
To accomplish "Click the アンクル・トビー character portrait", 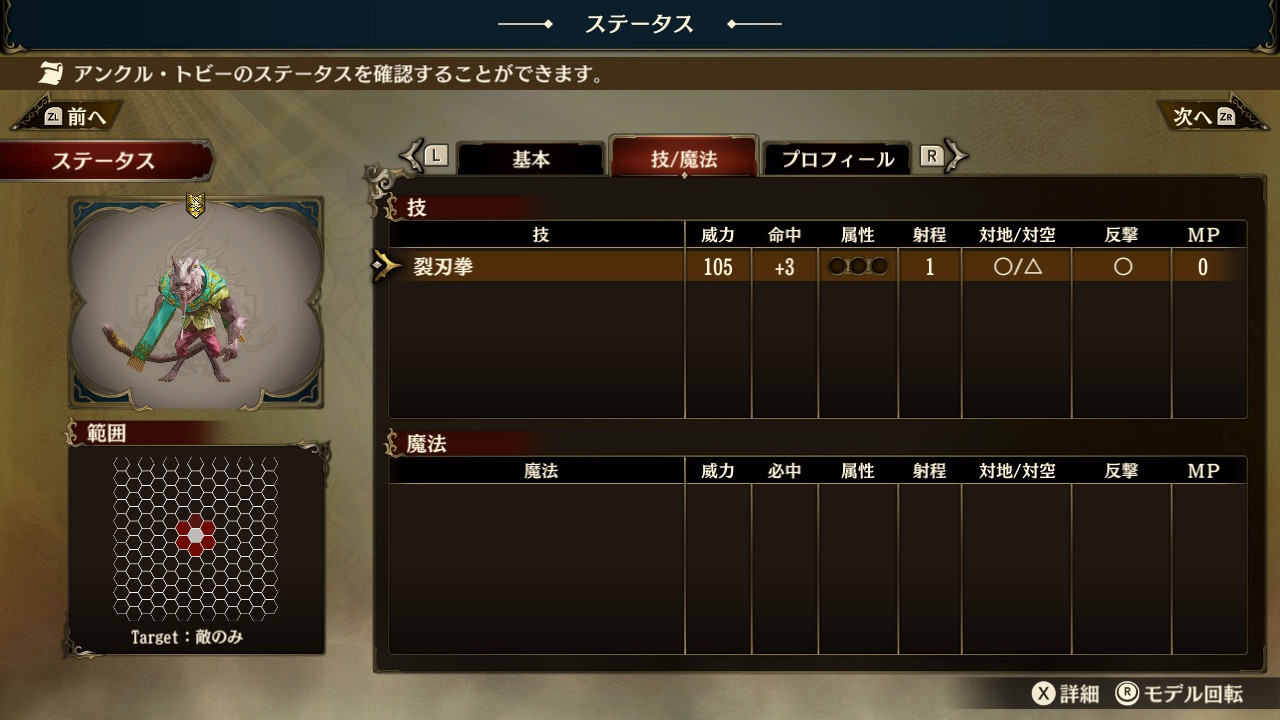I will [196, 303].
